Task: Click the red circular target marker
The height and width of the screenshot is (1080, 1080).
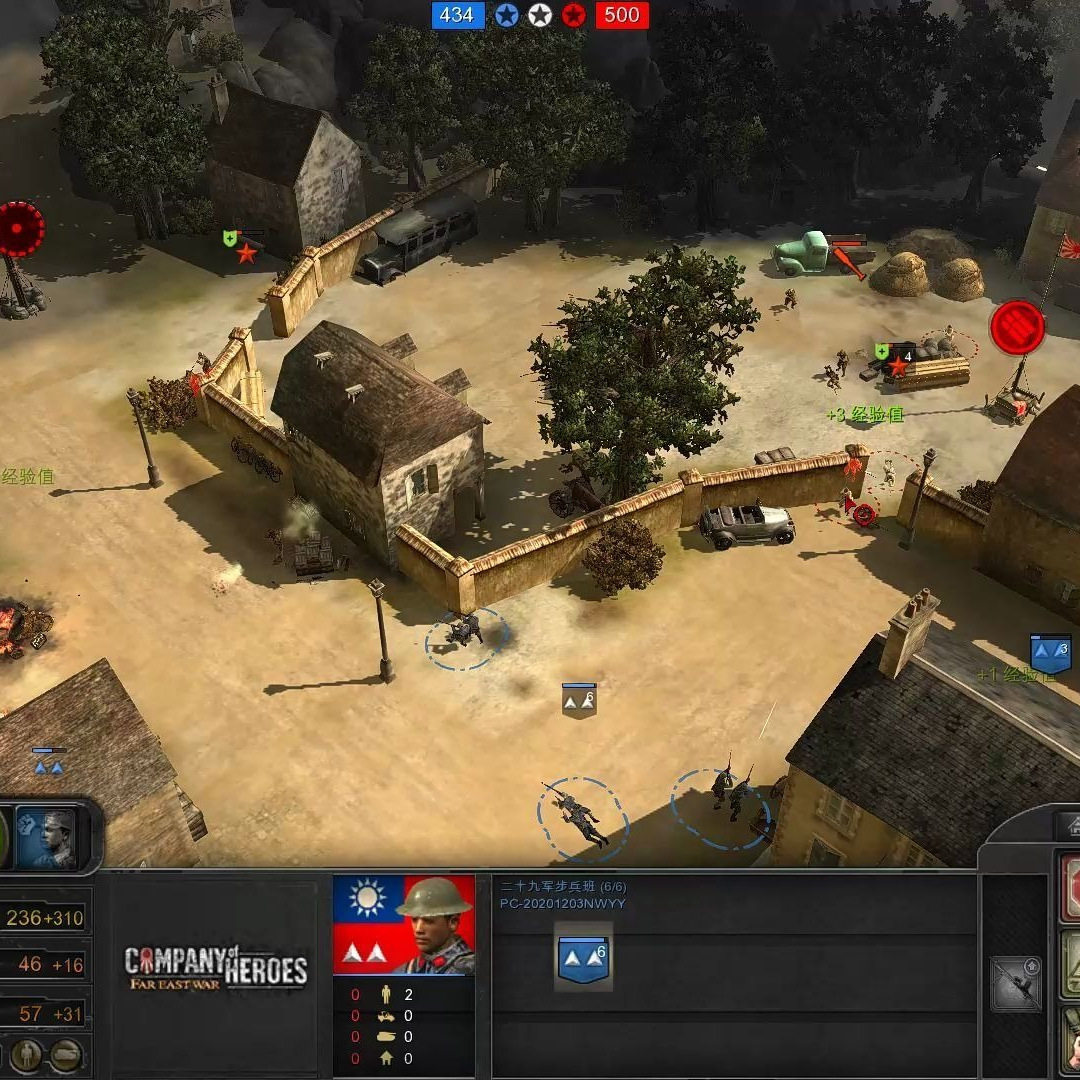Action: click(x=20, y=229)
